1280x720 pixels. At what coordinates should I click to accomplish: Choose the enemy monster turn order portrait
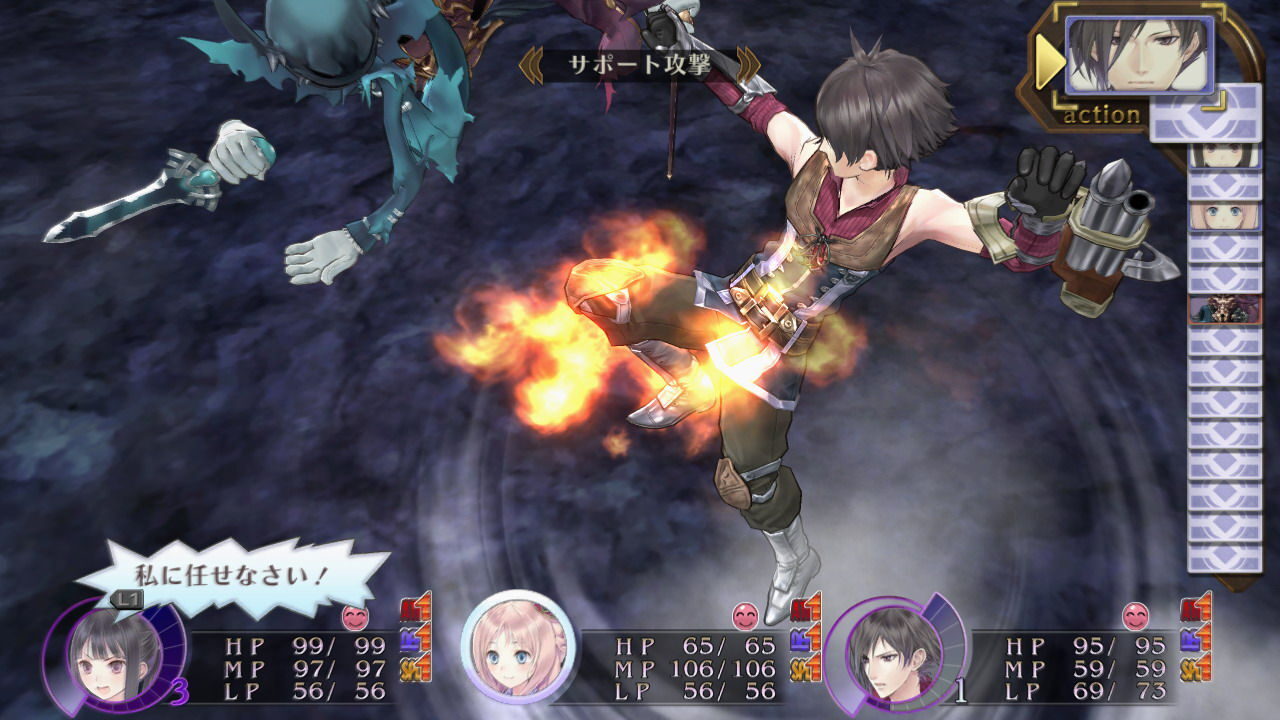coord(1224,309)
